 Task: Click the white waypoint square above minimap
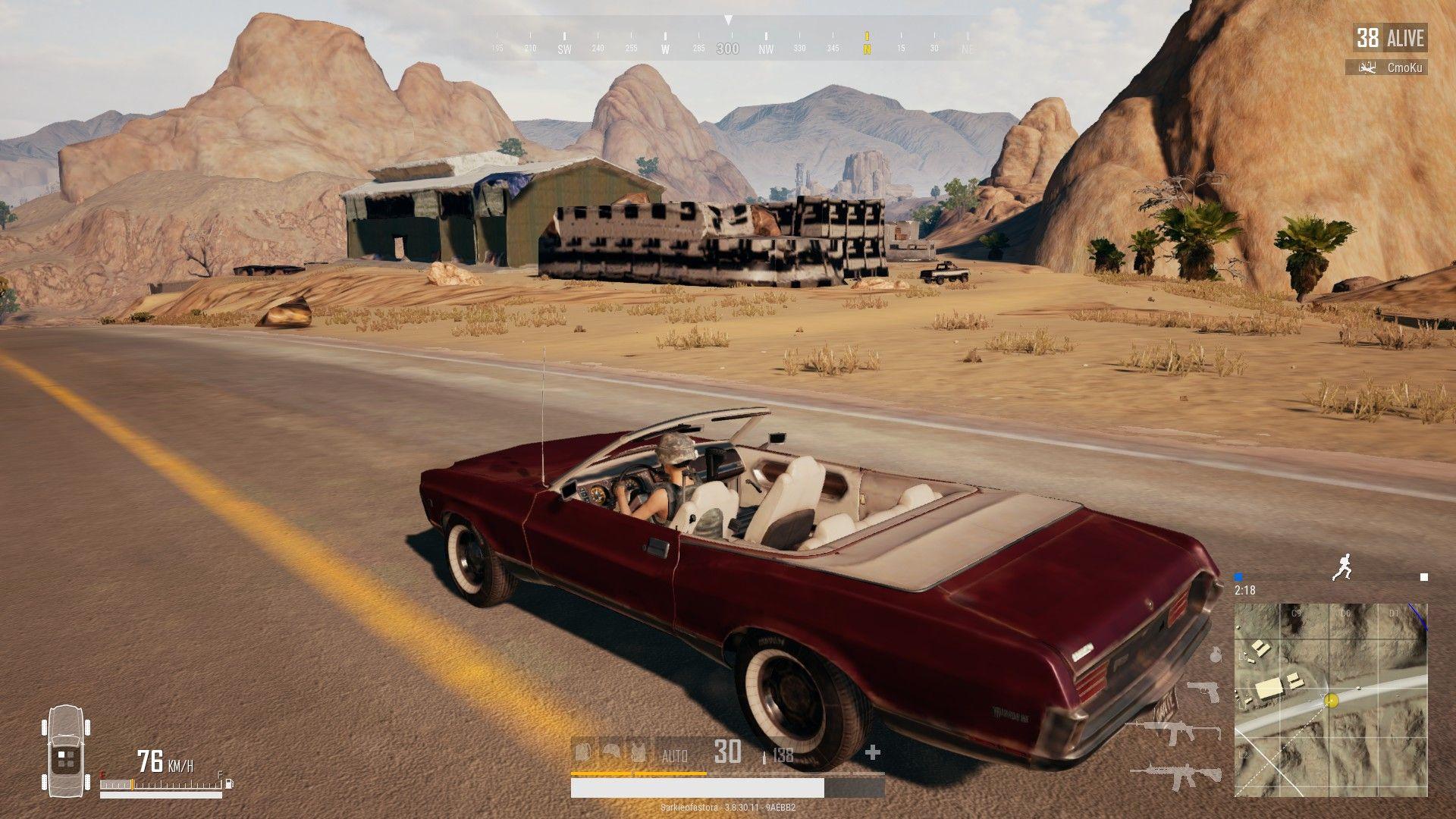(x=1424, y=576)
